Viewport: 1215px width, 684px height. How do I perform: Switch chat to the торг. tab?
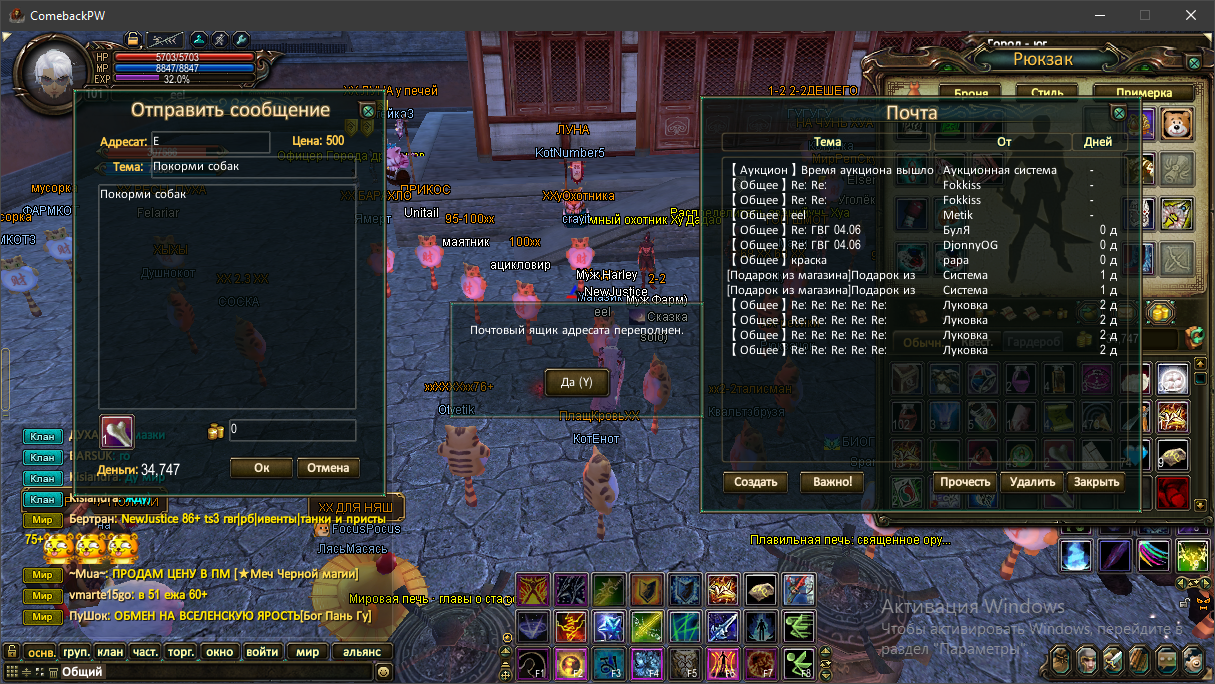(x=181, y=652)
